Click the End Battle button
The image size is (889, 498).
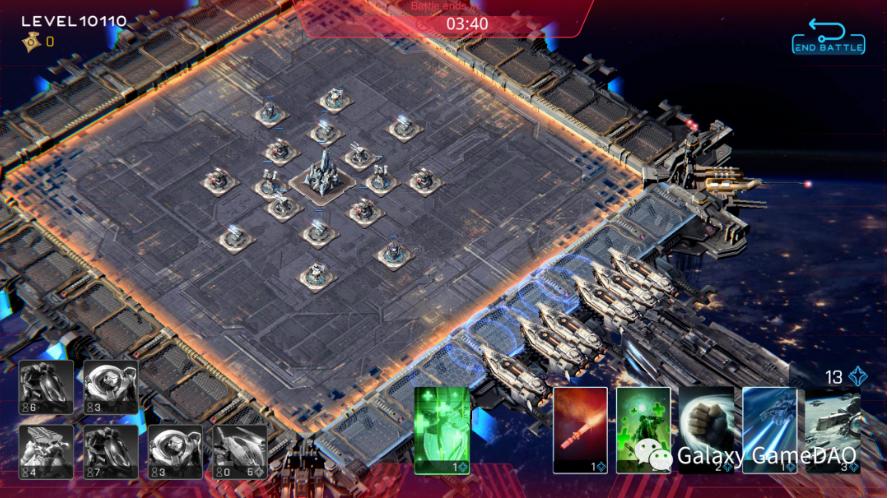point(827,36)
